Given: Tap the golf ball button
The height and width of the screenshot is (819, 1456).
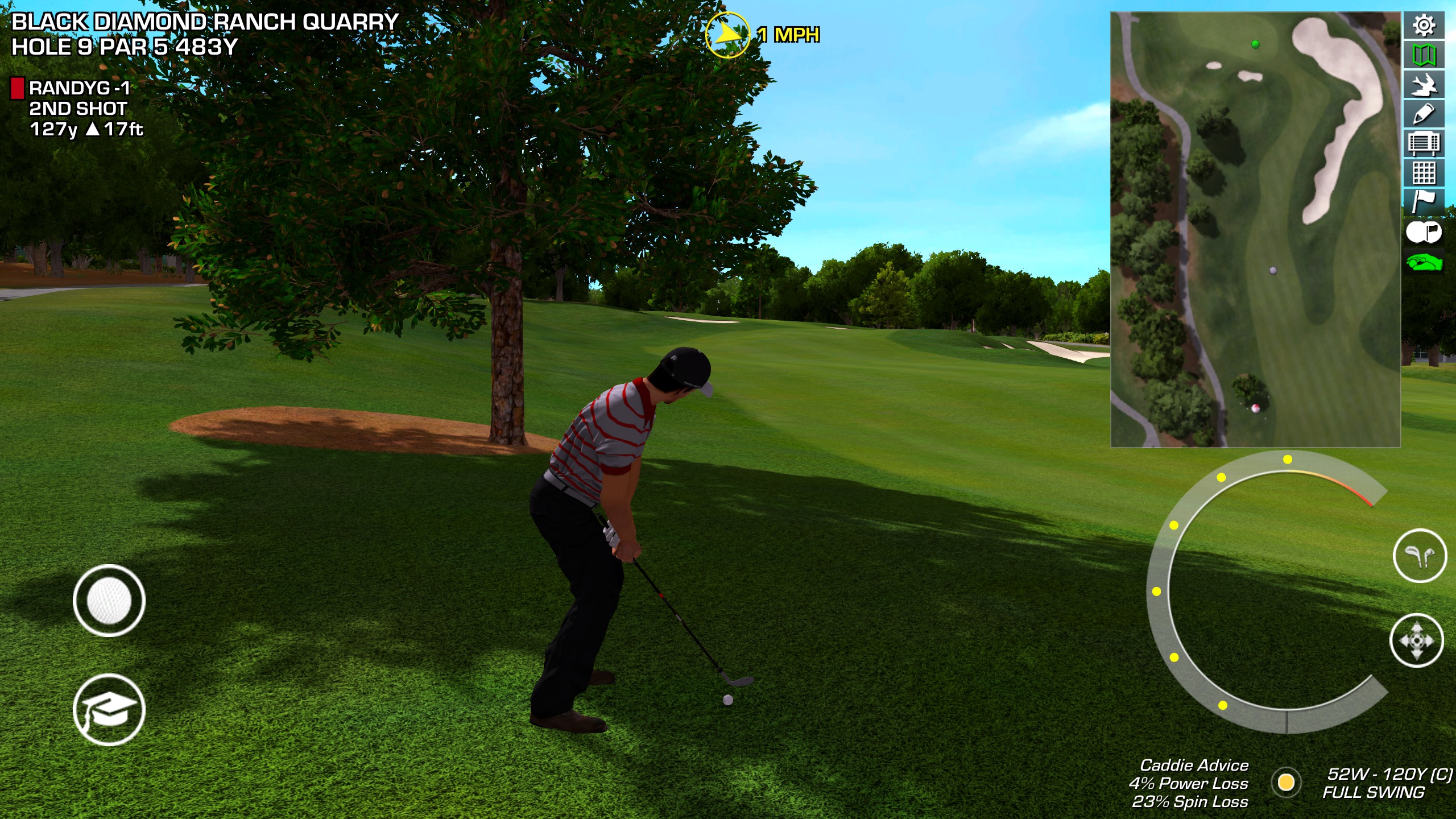Looking at the screenshot, I should [x=109, y=601].
